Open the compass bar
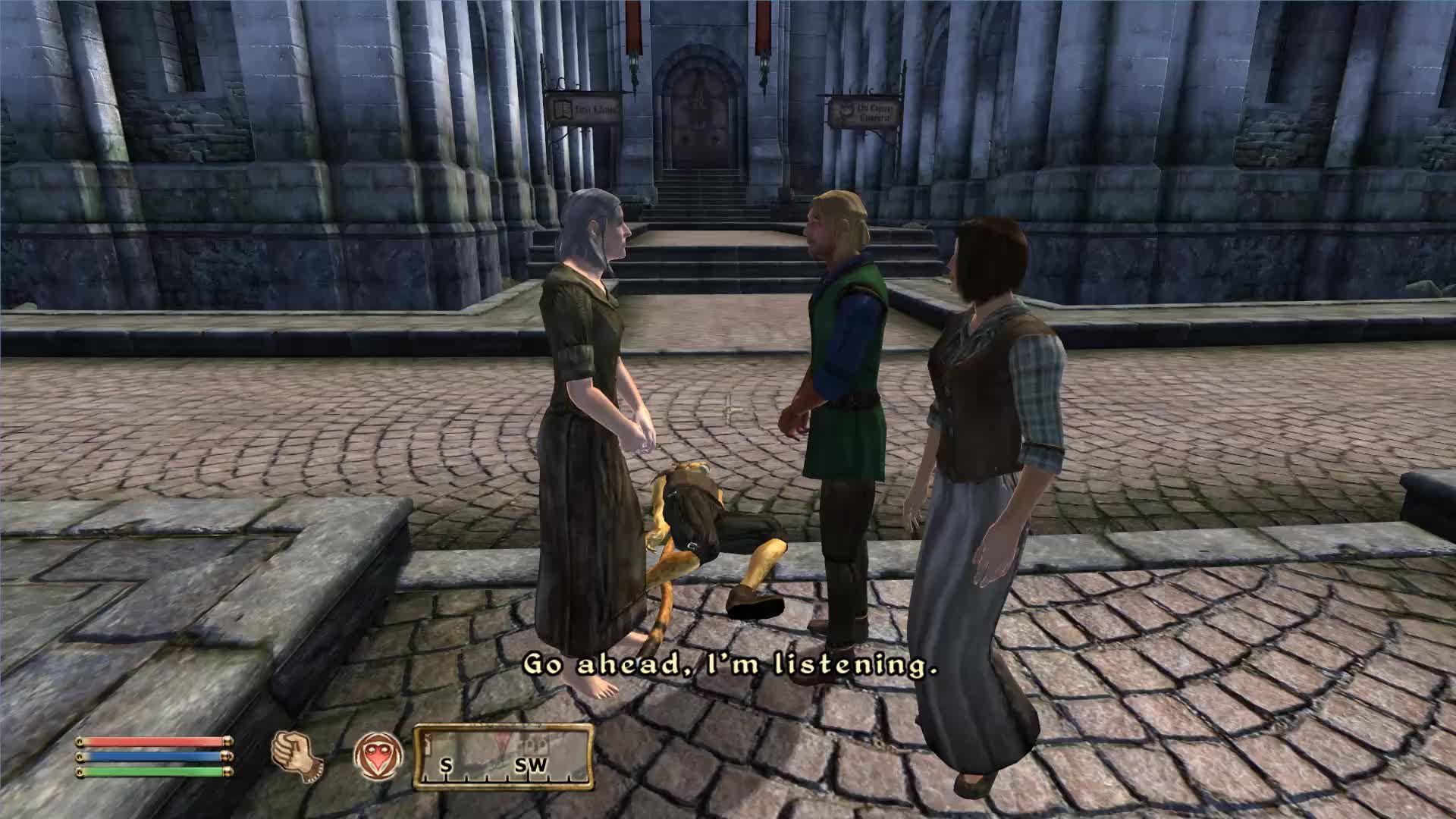Viewport: 1456px width, 819px height. point(504,756)
